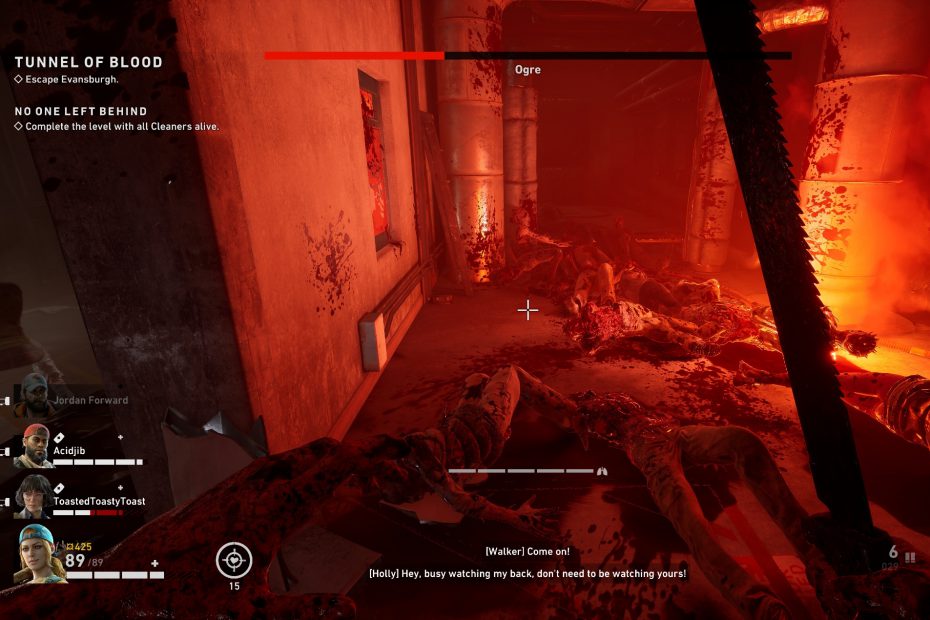
Task: Activate the circular crosshair item icon
Action: point(234,560)
